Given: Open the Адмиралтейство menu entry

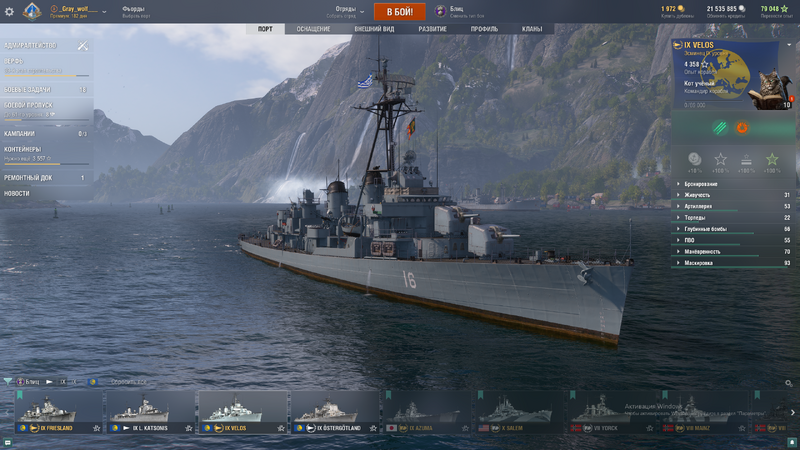Looking at the screenshot, I should click(32, 45).
